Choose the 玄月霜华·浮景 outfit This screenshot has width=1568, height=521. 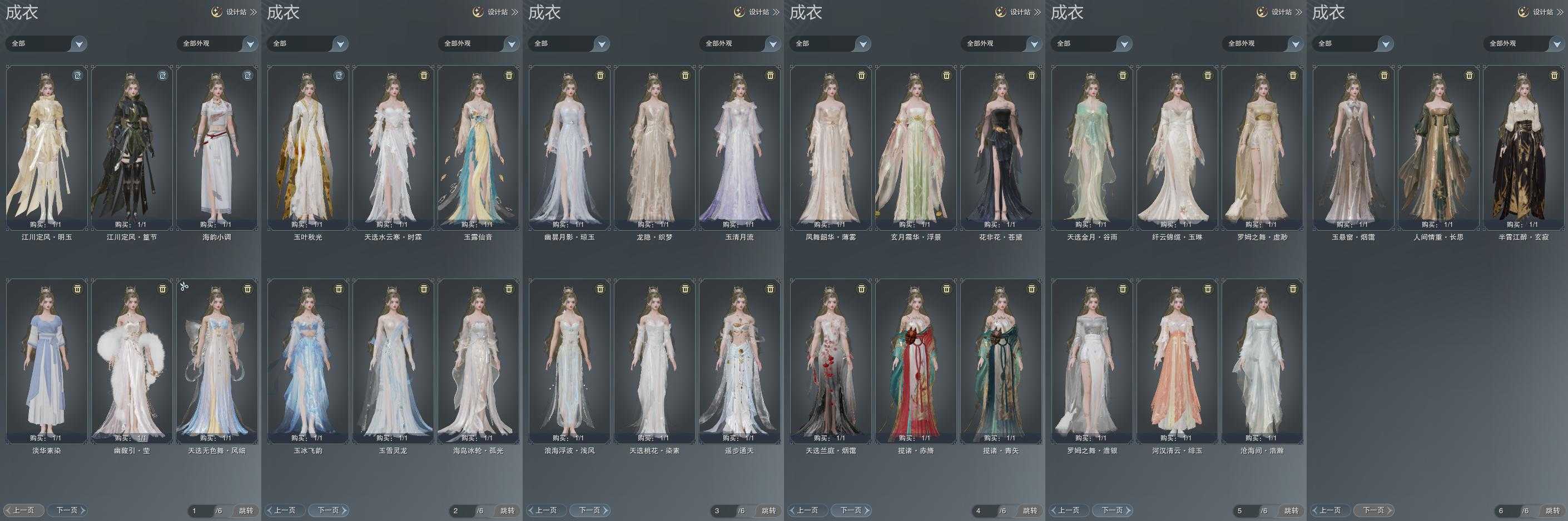pos(915,147)
